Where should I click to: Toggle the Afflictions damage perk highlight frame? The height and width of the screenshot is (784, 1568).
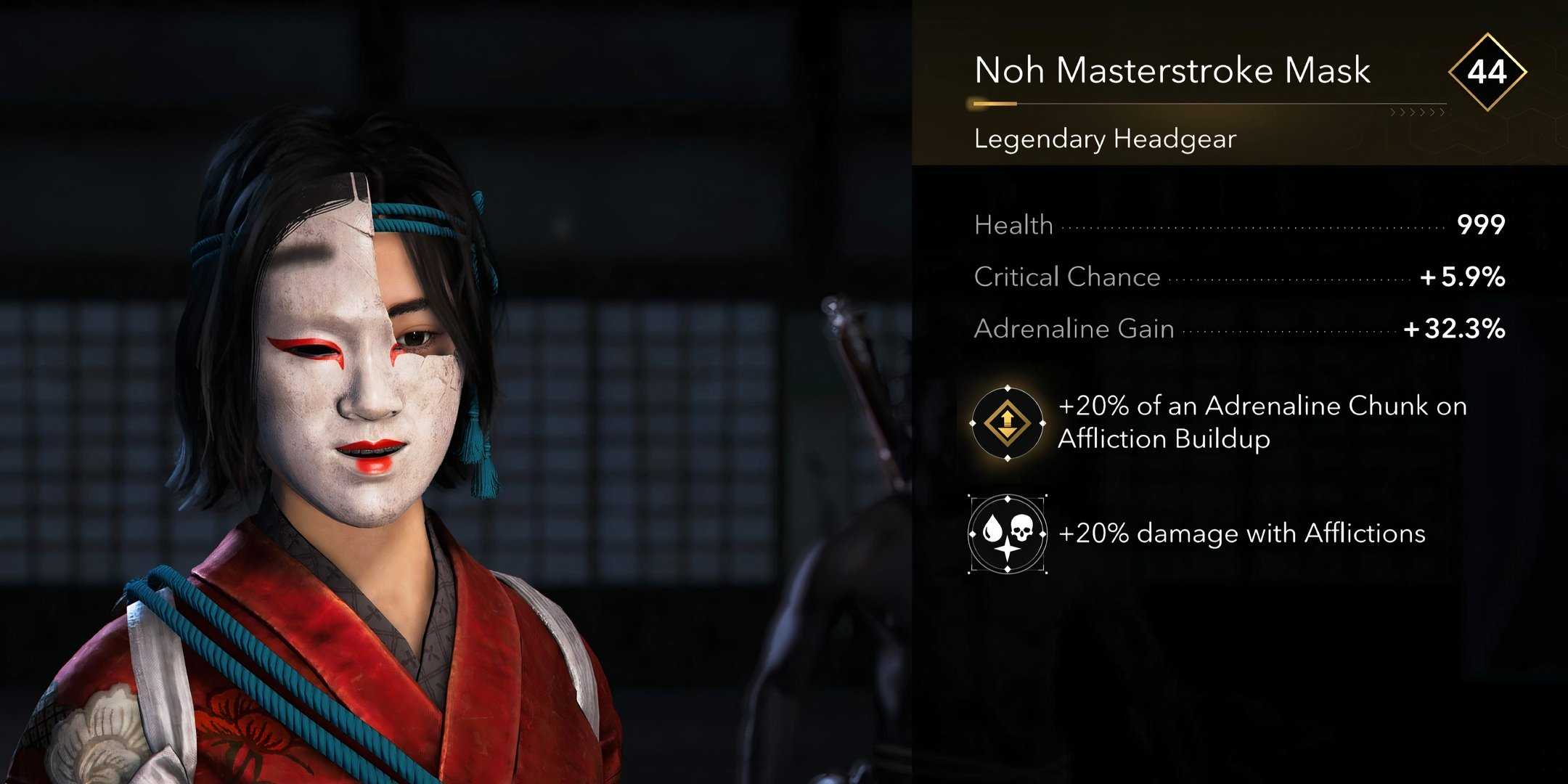tap(1007, 534)
